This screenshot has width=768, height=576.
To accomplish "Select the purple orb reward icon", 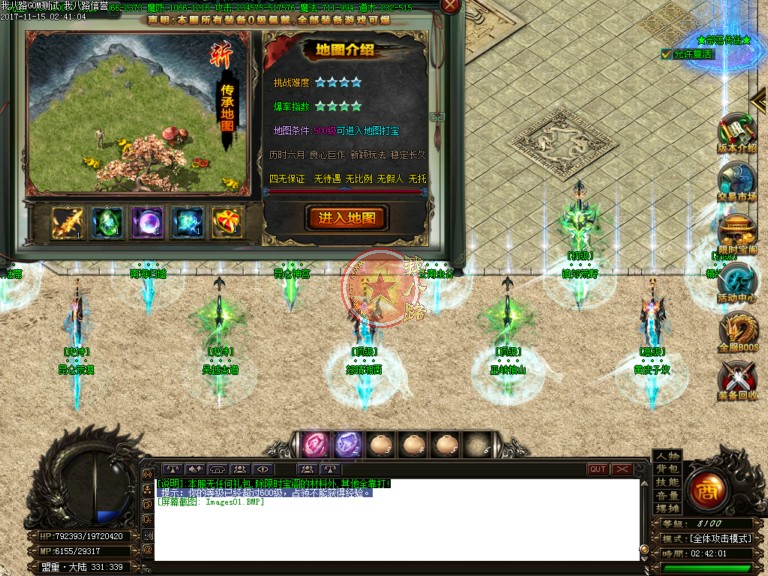I will click(x=148, y=222).
